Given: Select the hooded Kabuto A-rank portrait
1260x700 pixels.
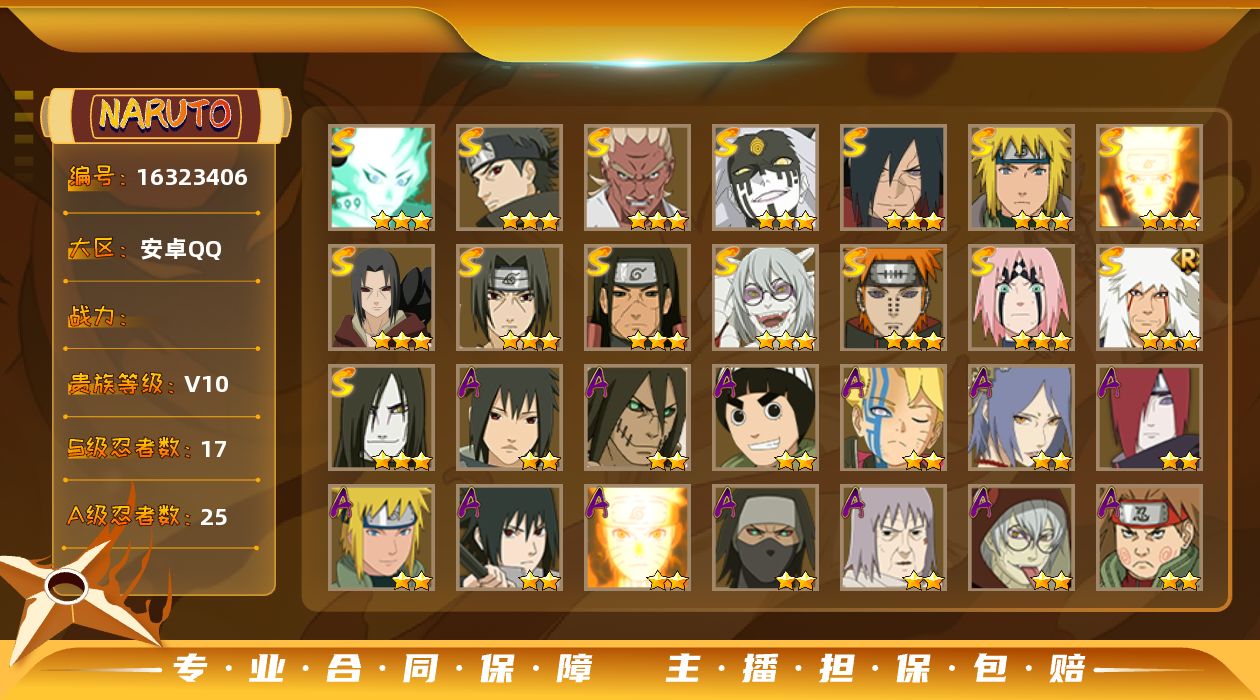Looking at the screenshot, I should click(x=1021, y=537).
